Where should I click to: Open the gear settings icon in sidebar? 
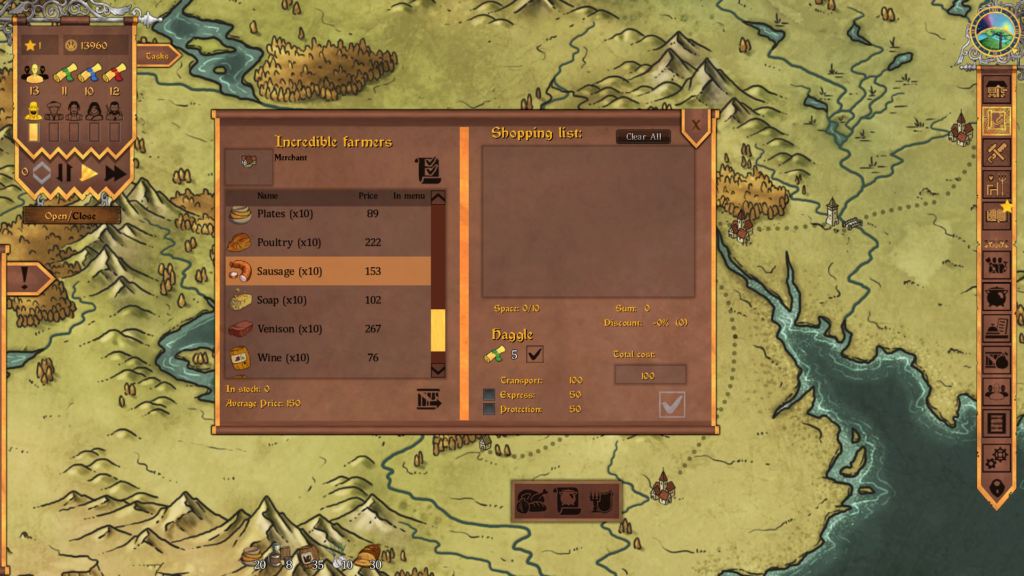click(x=996, y=457)
